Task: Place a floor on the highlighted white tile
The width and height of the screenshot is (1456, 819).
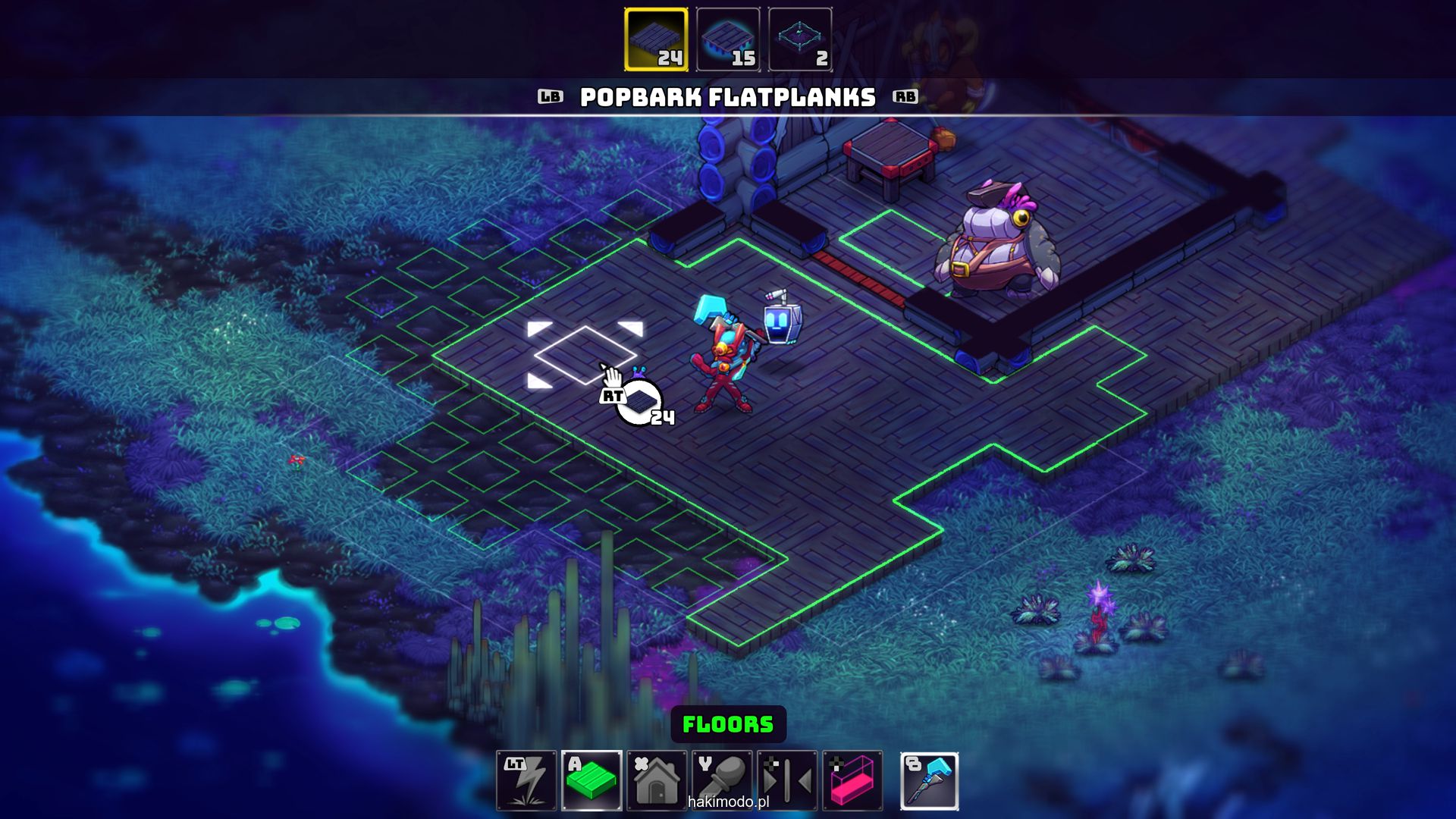Action: (585, 354)
